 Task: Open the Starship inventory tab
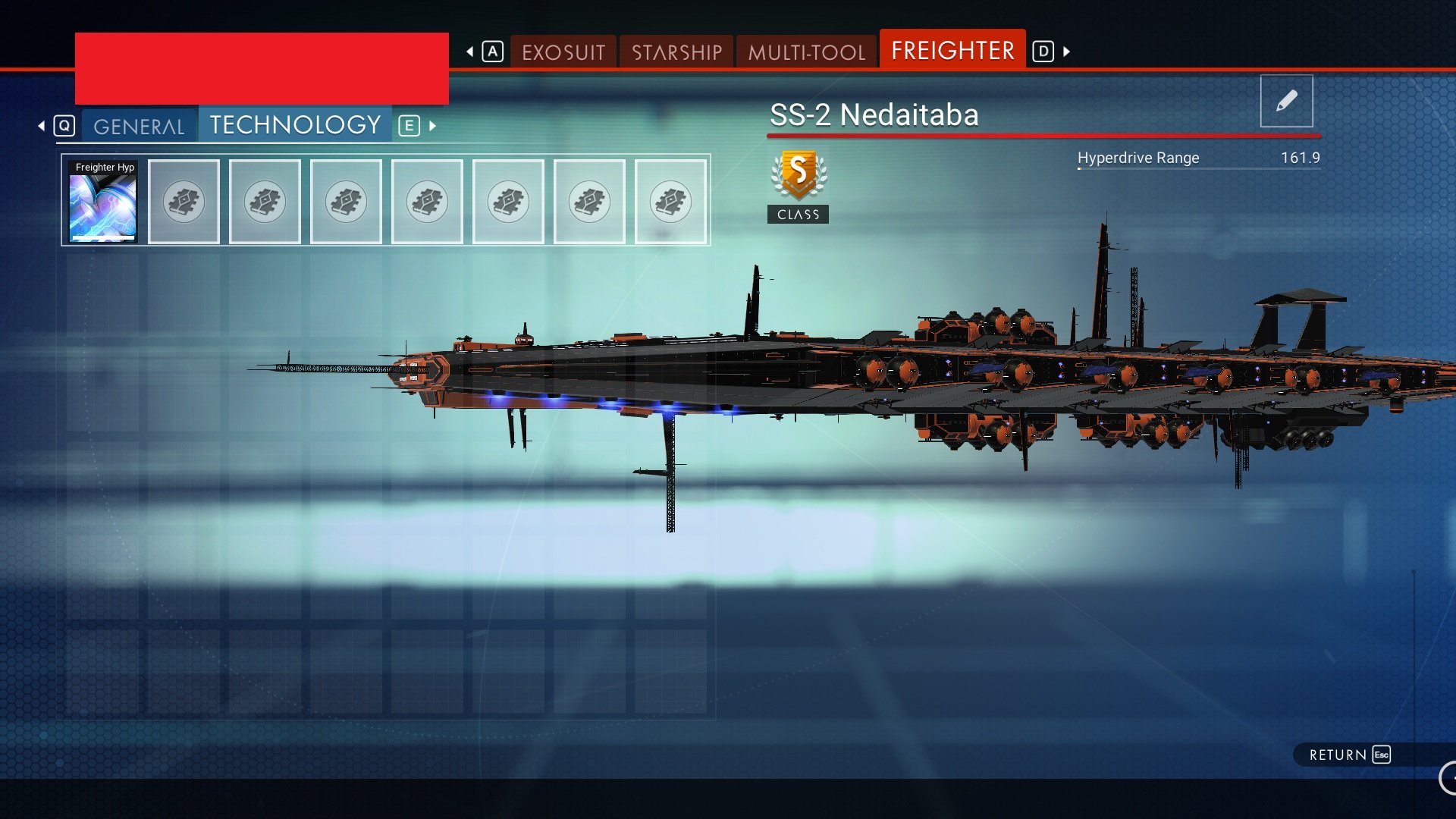(x=676, y=52)
